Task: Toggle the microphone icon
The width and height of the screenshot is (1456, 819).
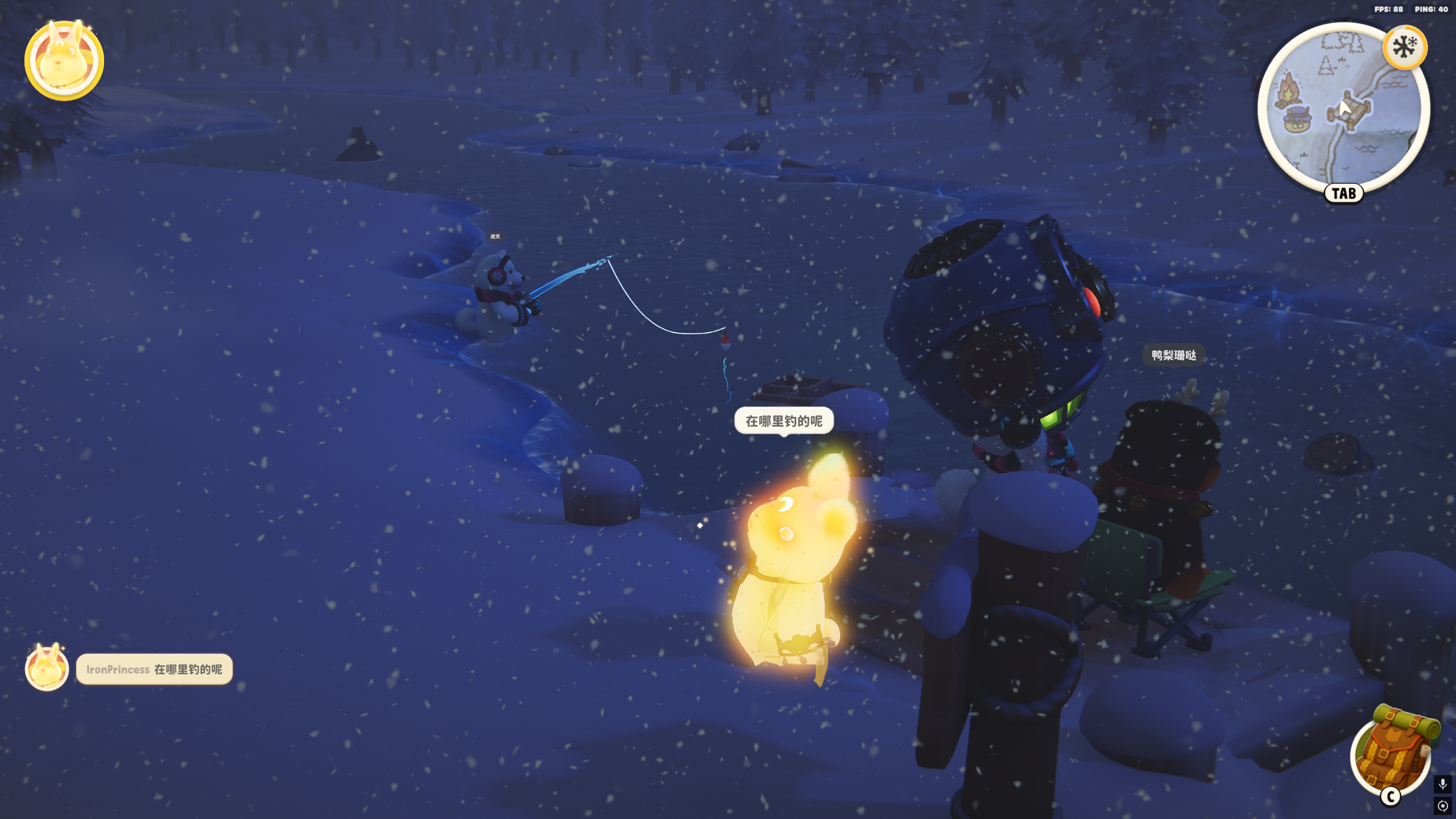Action: (x=1442, y=785)
